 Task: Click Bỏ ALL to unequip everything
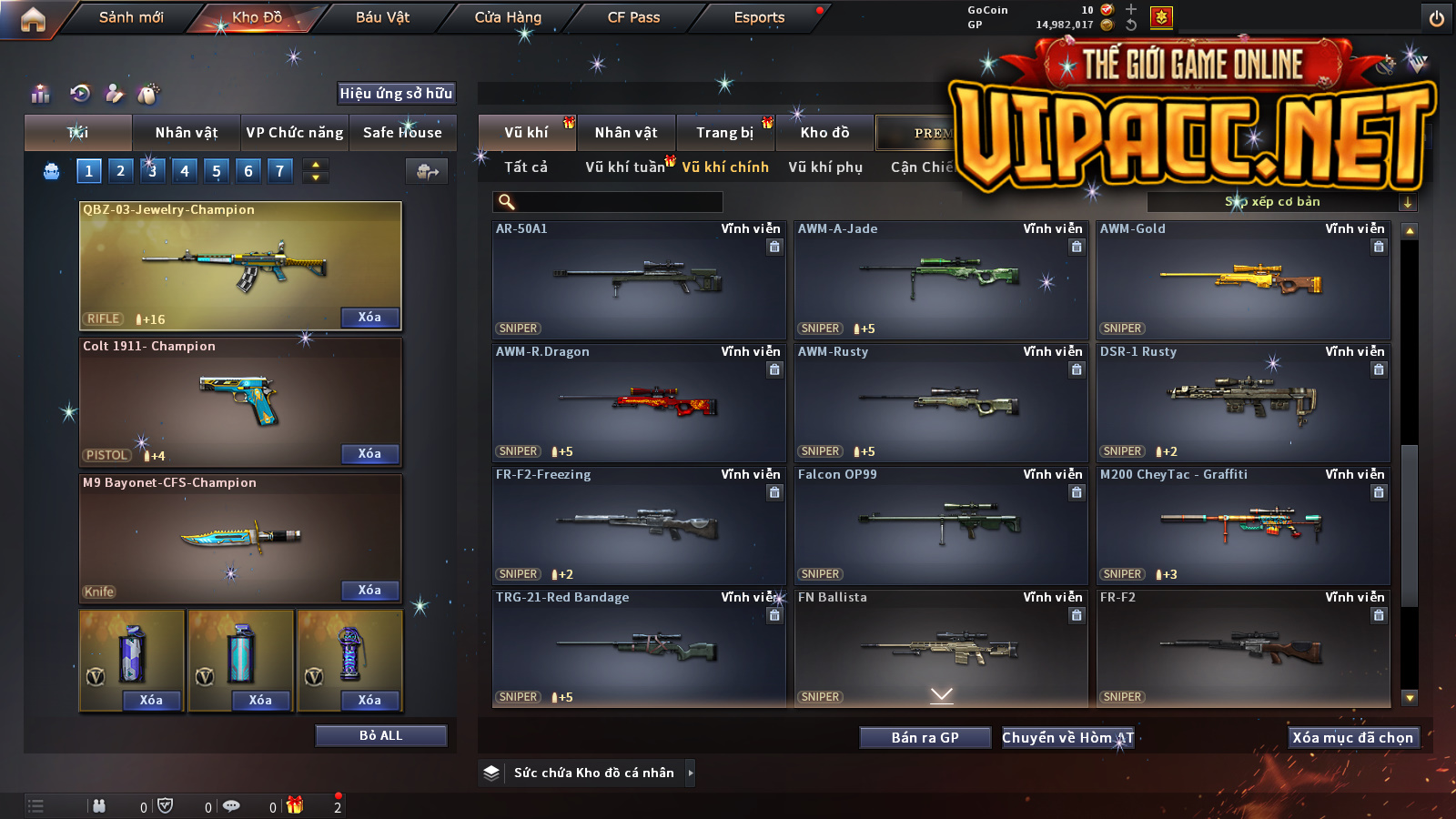pyautogui.click(x=380, y=735)
